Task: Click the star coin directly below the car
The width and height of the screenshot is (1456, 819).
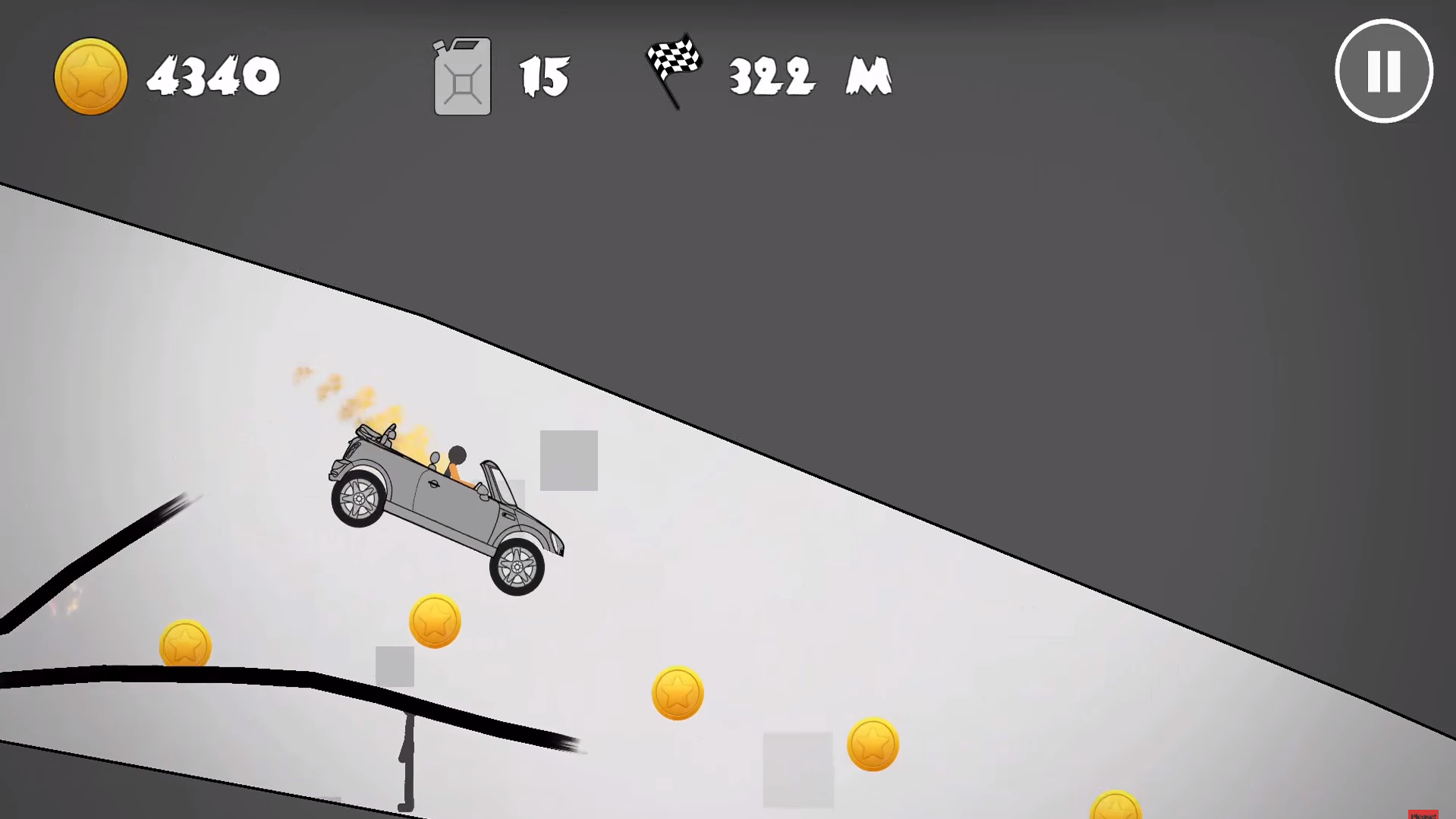Action: click(435, 620)
